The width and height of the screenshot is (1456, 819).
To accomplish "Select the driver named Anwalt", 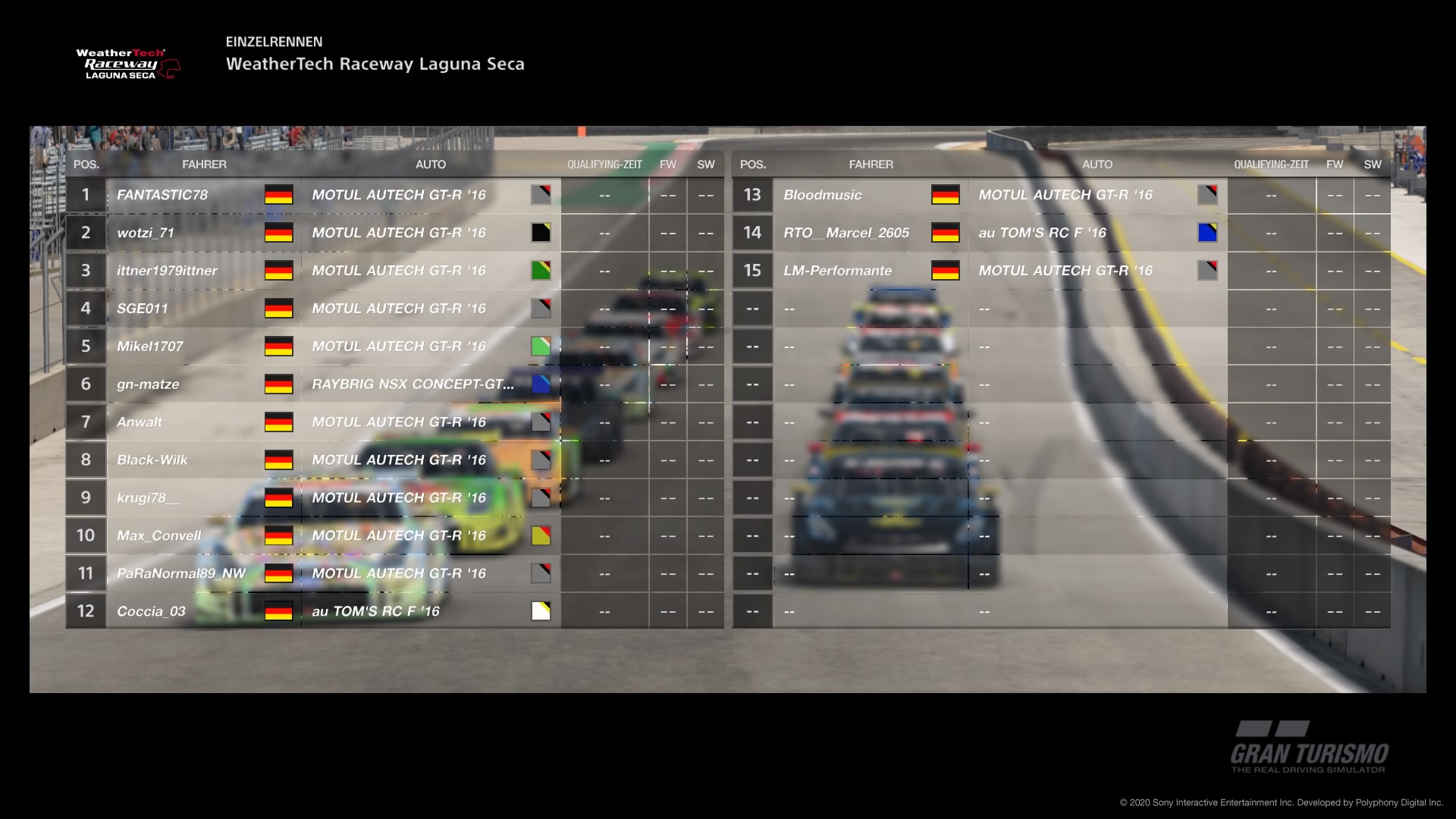I will point(140,422).
